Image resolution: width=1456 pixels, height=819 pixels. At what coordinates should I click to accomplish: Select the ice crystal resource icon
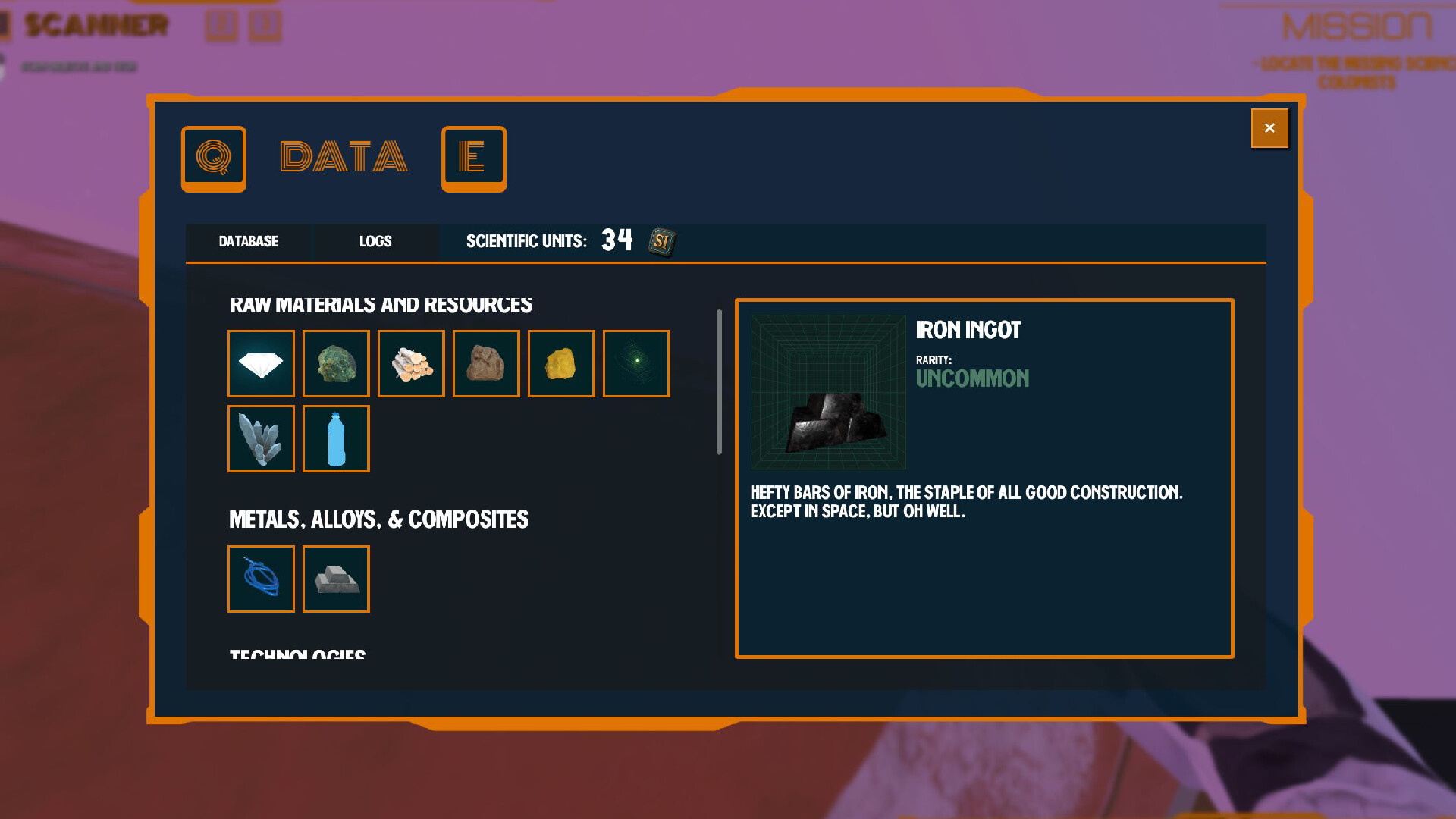pos(261,438)
